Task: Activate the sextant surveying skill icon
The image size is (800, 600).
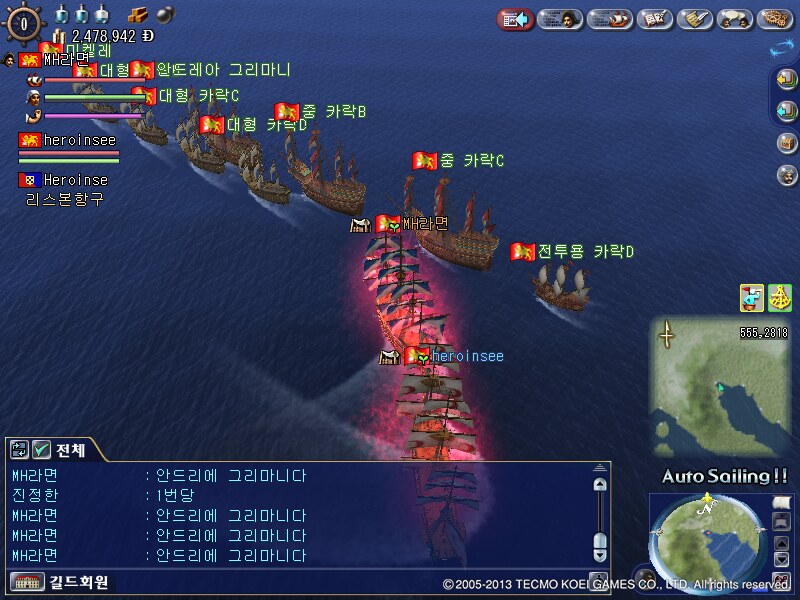Action: tap(780, 297)
